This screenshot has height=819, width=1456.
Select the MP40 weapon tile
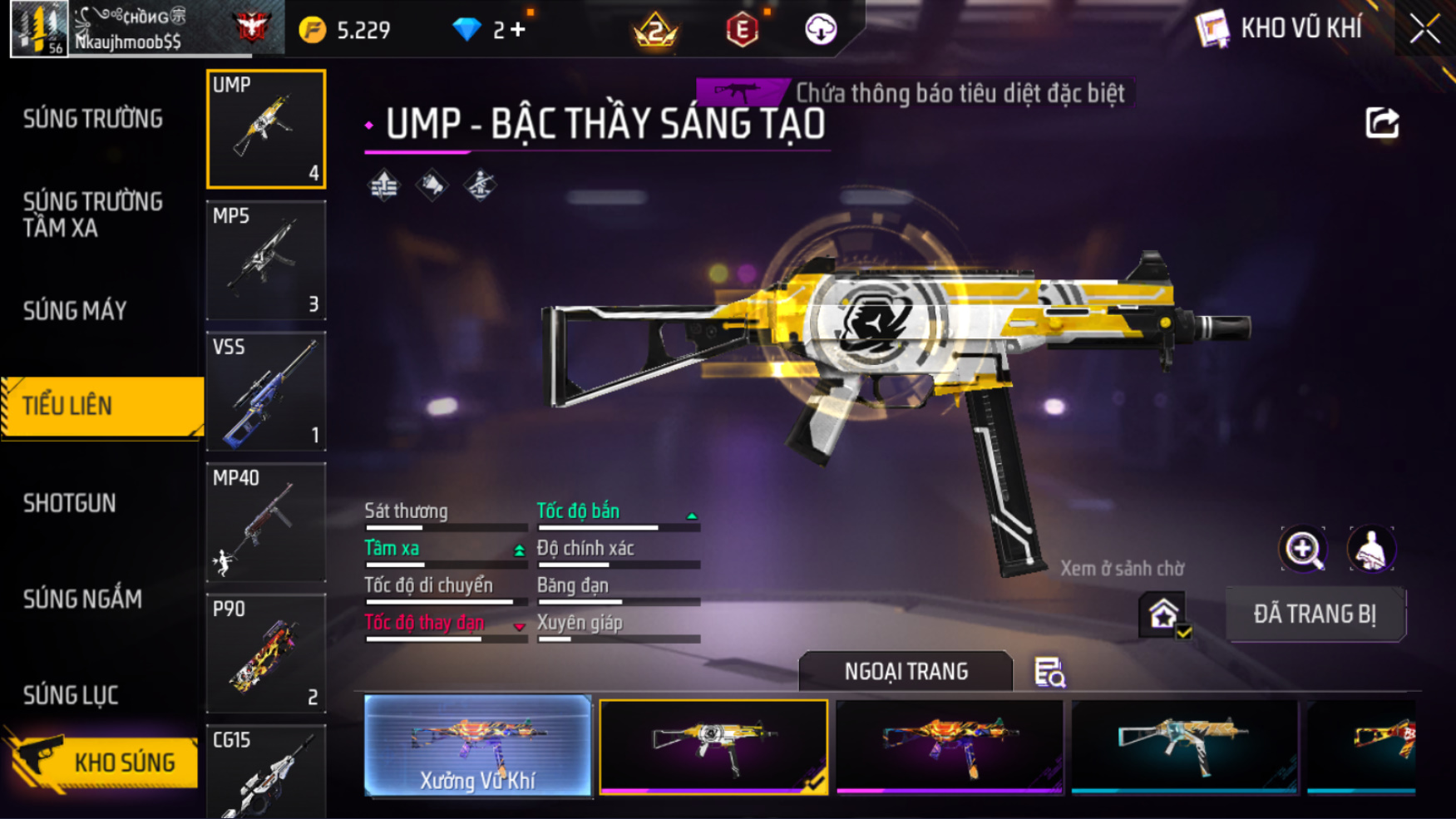tap(266, 522)
